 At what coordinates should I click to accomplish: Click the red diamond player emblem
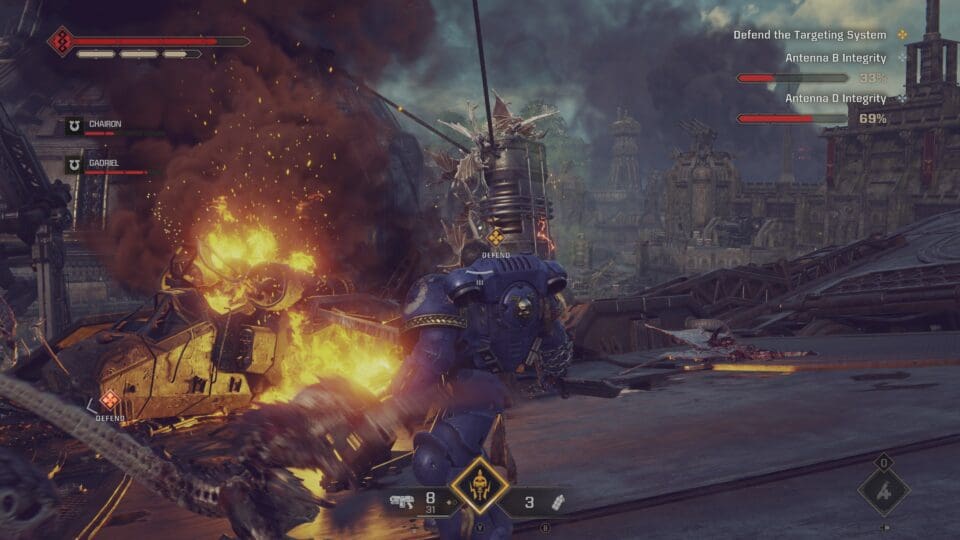pyautogui.click(x=61, y=42)
